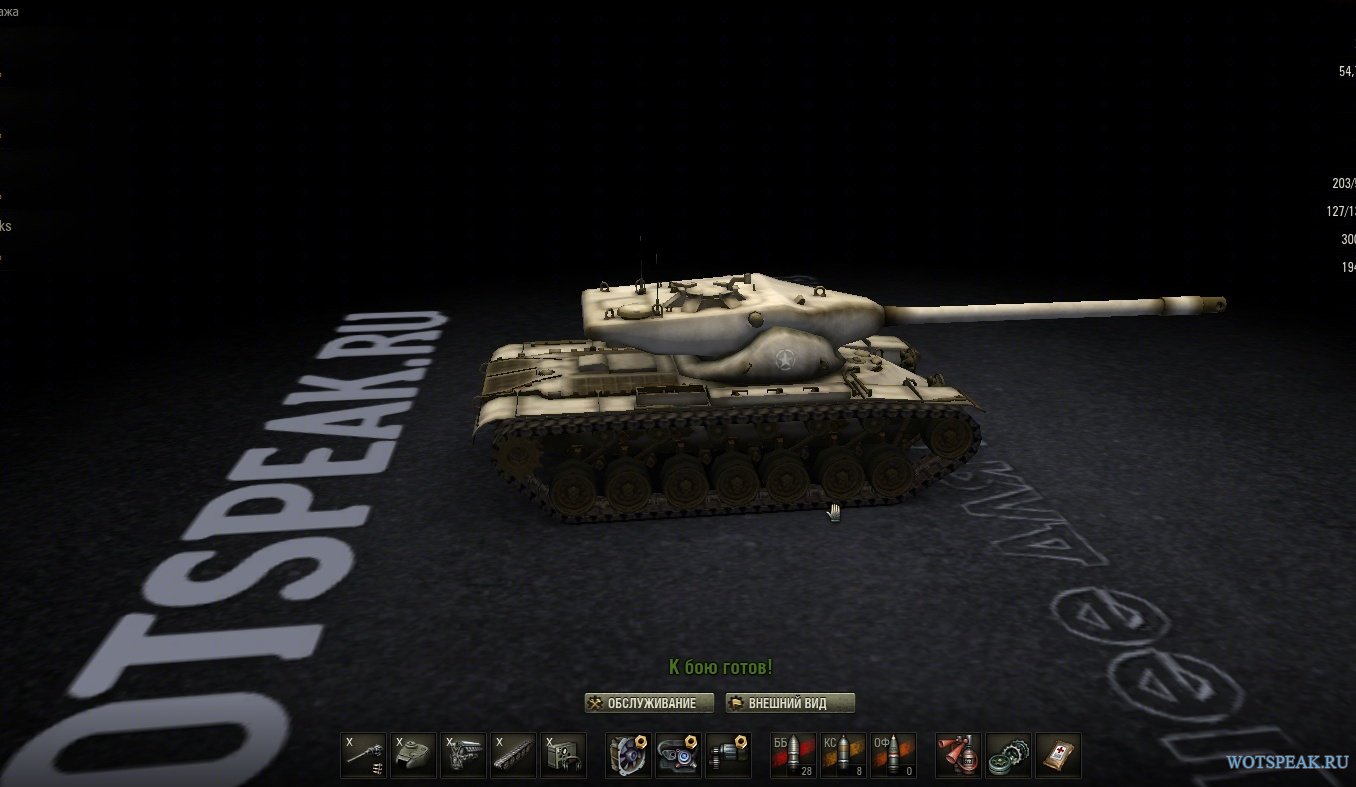Image resolution: width=1356 pixels, height=787 pixels.
Task: Open the Обслуживание service button
Action: (x=649, y=703)
